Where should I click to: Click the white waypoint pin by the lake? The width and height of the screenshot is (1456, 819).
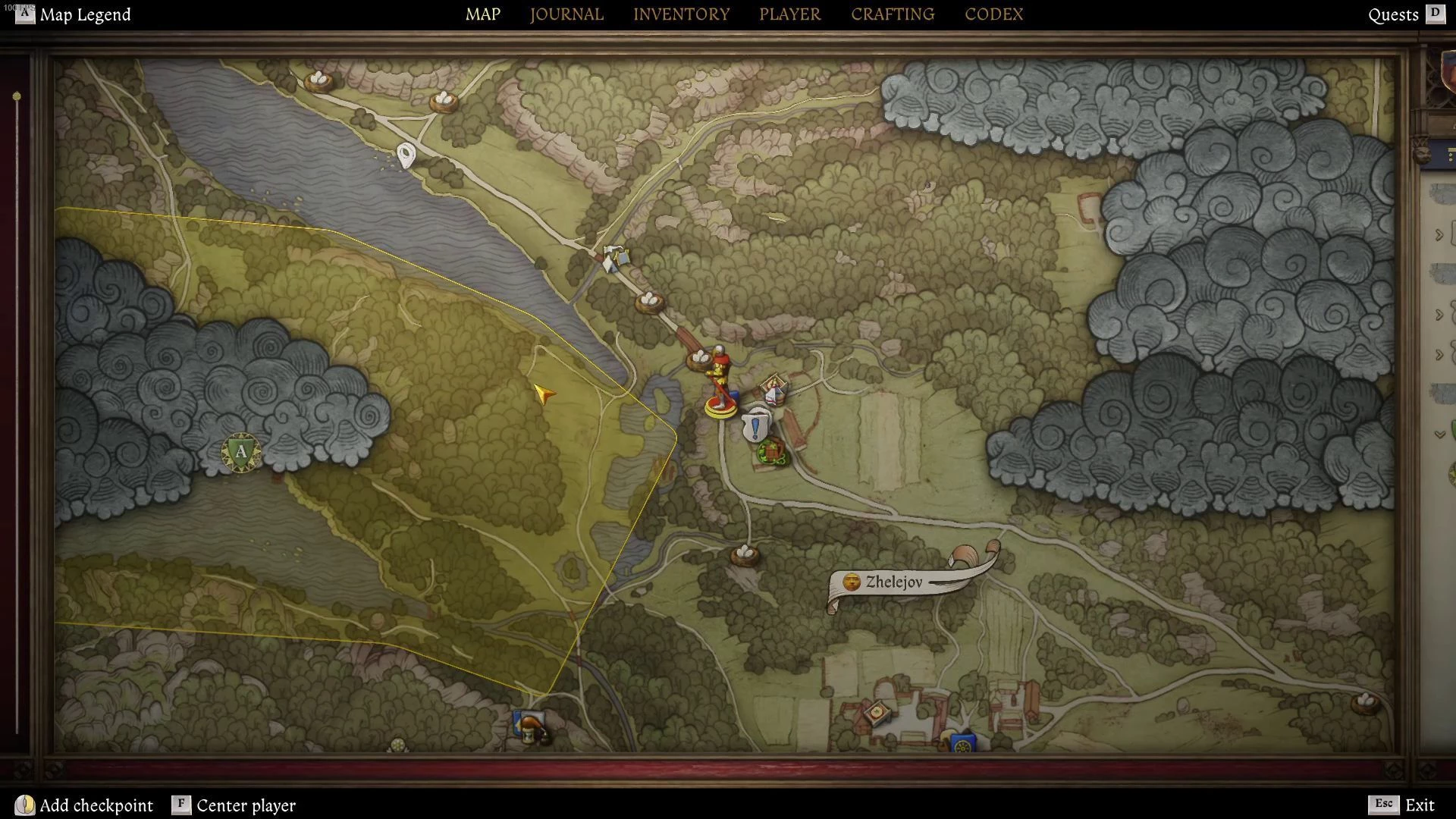[x=406, y=155]
